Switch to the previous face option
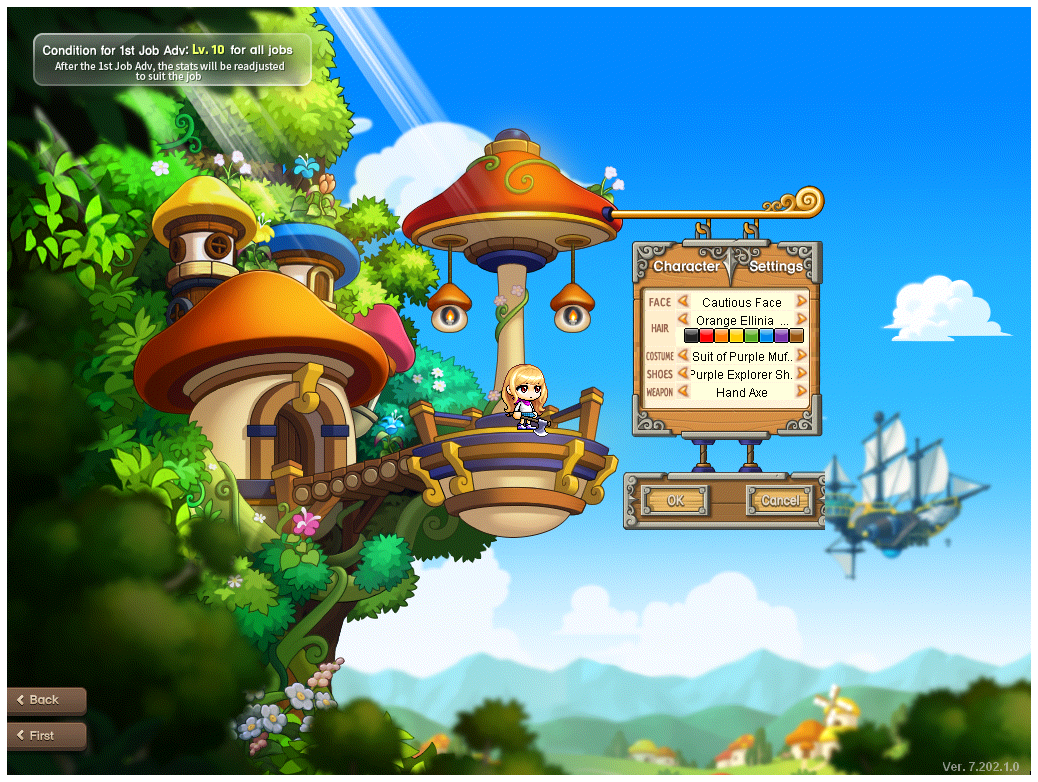The width and height of the screenshot is (1038, 782). point(684,302)
